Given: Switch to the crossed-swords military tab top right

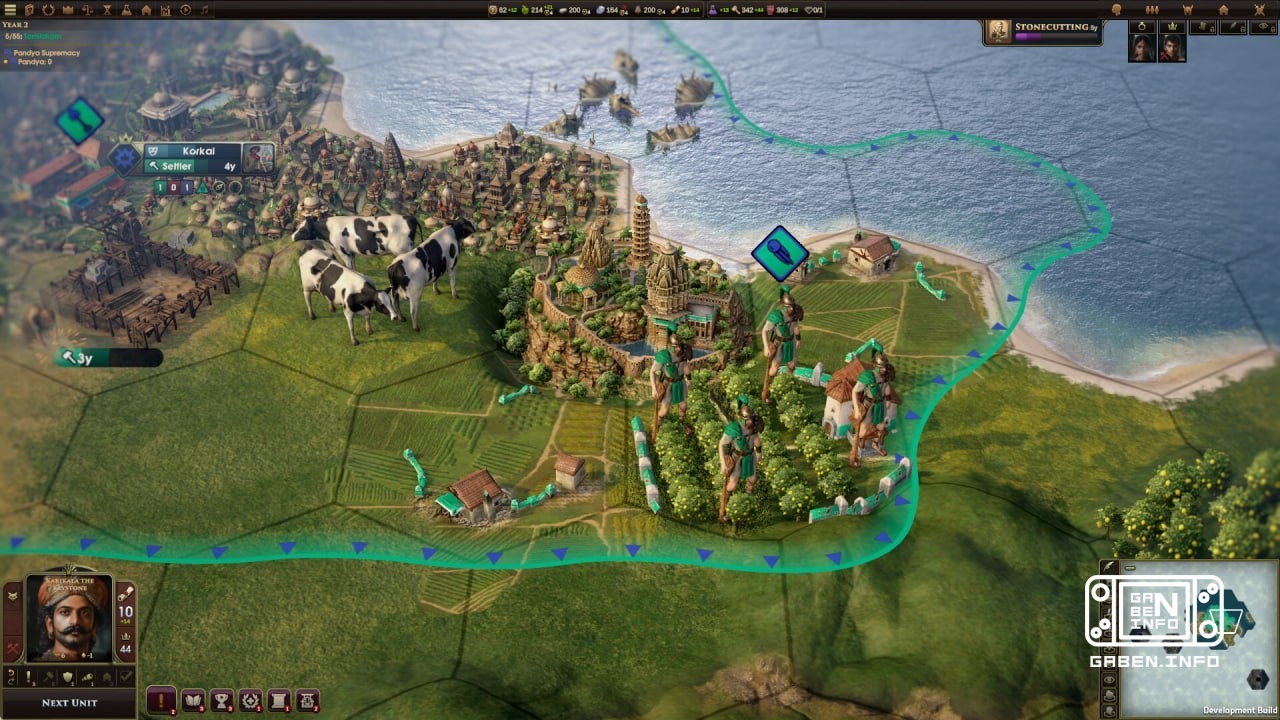Looking at the screenshot, I should 1259,9.
